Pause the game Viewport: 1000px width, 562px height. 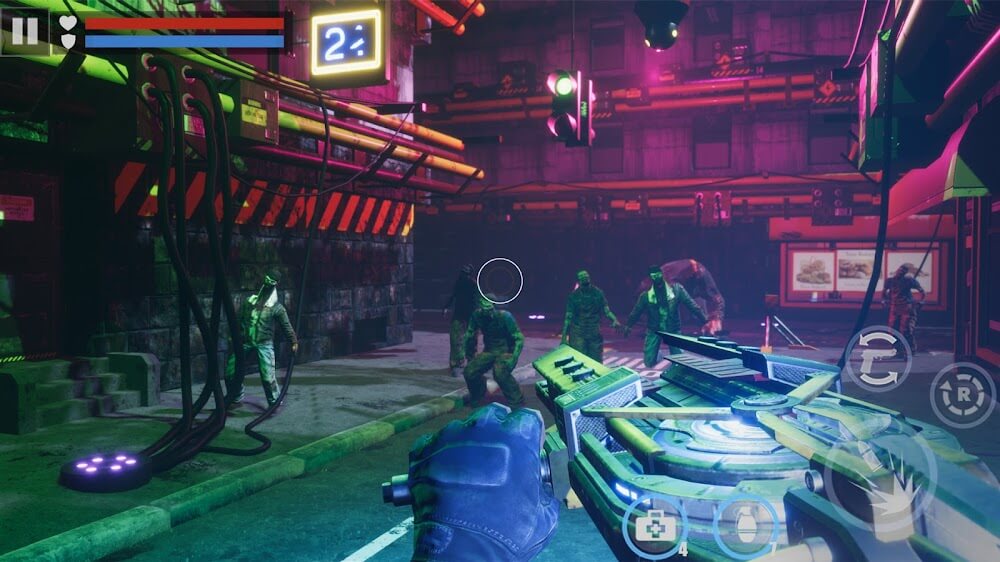coord(24,31)
